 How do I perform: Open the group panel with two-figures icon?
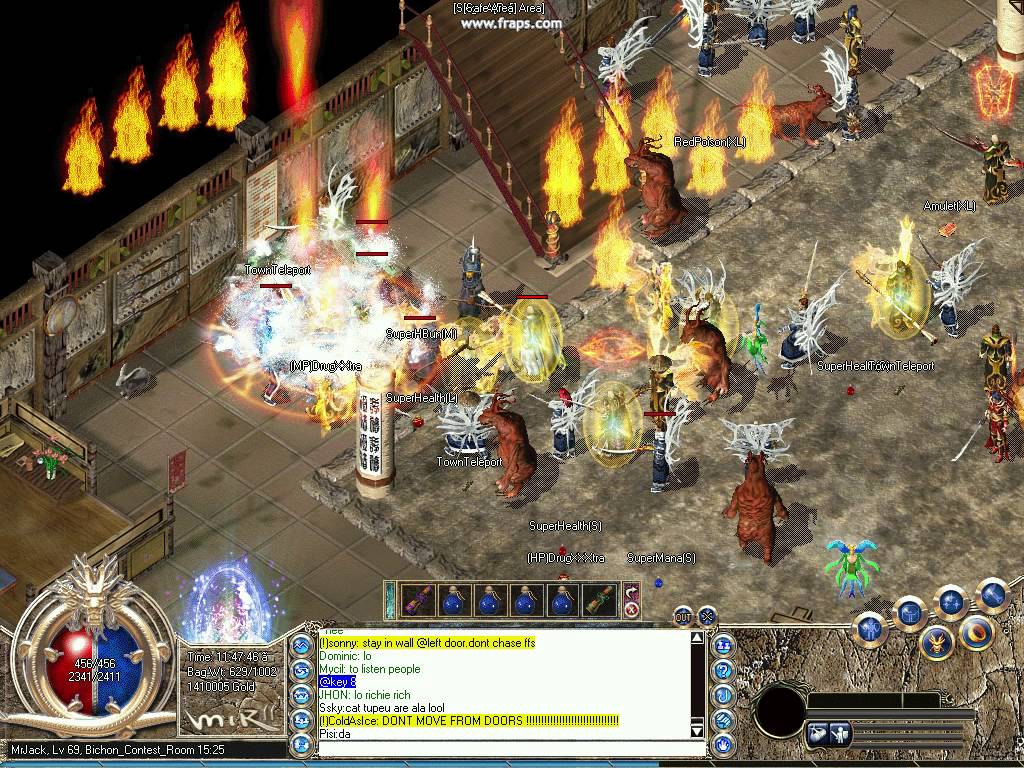[723, 645]
